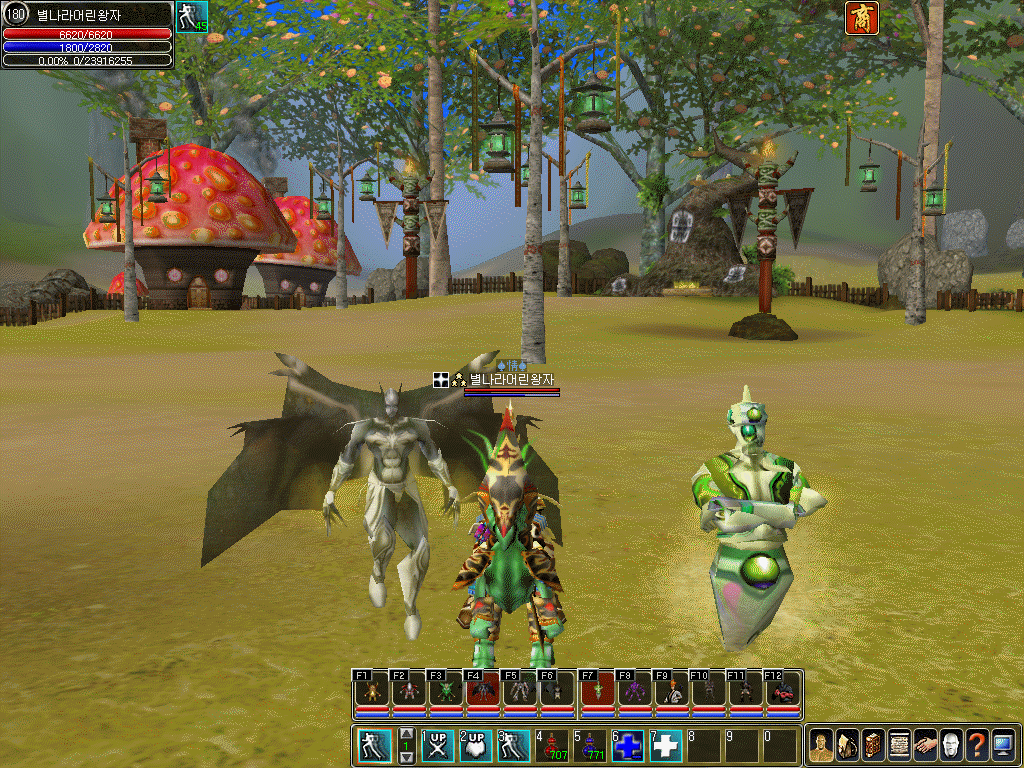Click the handshake trade icon

point(924,745)
